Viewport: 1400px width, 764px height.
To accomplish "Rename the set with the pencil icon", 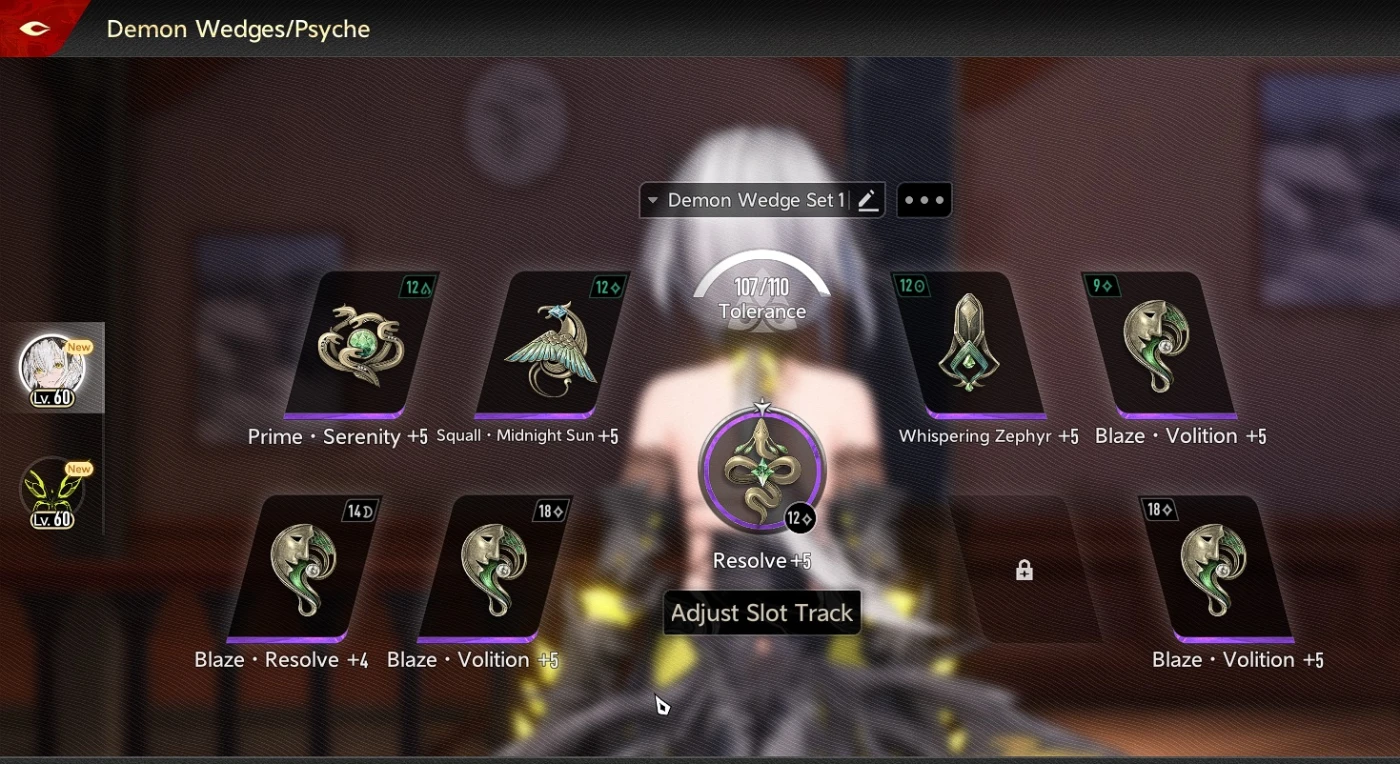I will coord(868,200).
